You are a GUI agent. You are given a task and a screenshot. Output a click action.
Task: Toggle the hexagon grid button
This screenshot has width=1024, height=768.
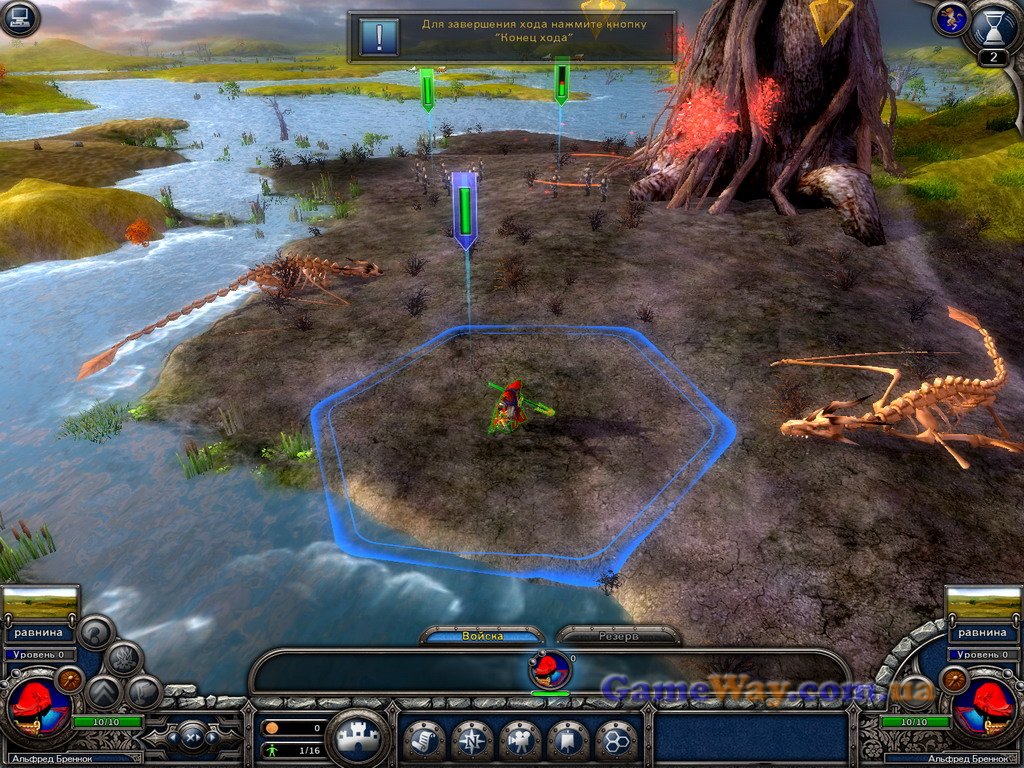(x=616, y=740)
